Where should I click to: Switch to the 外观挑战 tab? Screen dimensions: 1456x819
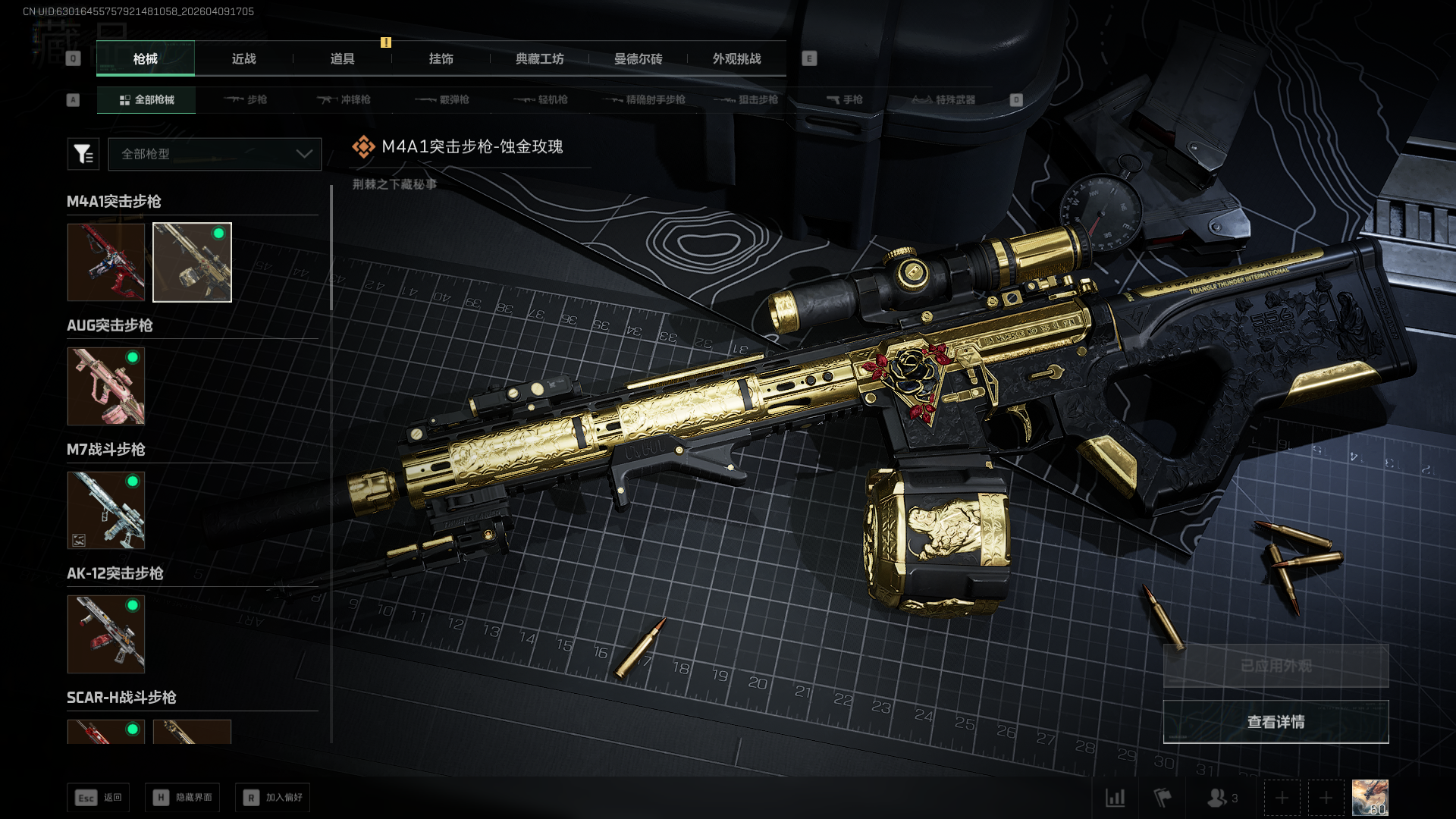(x=736, y=59)
